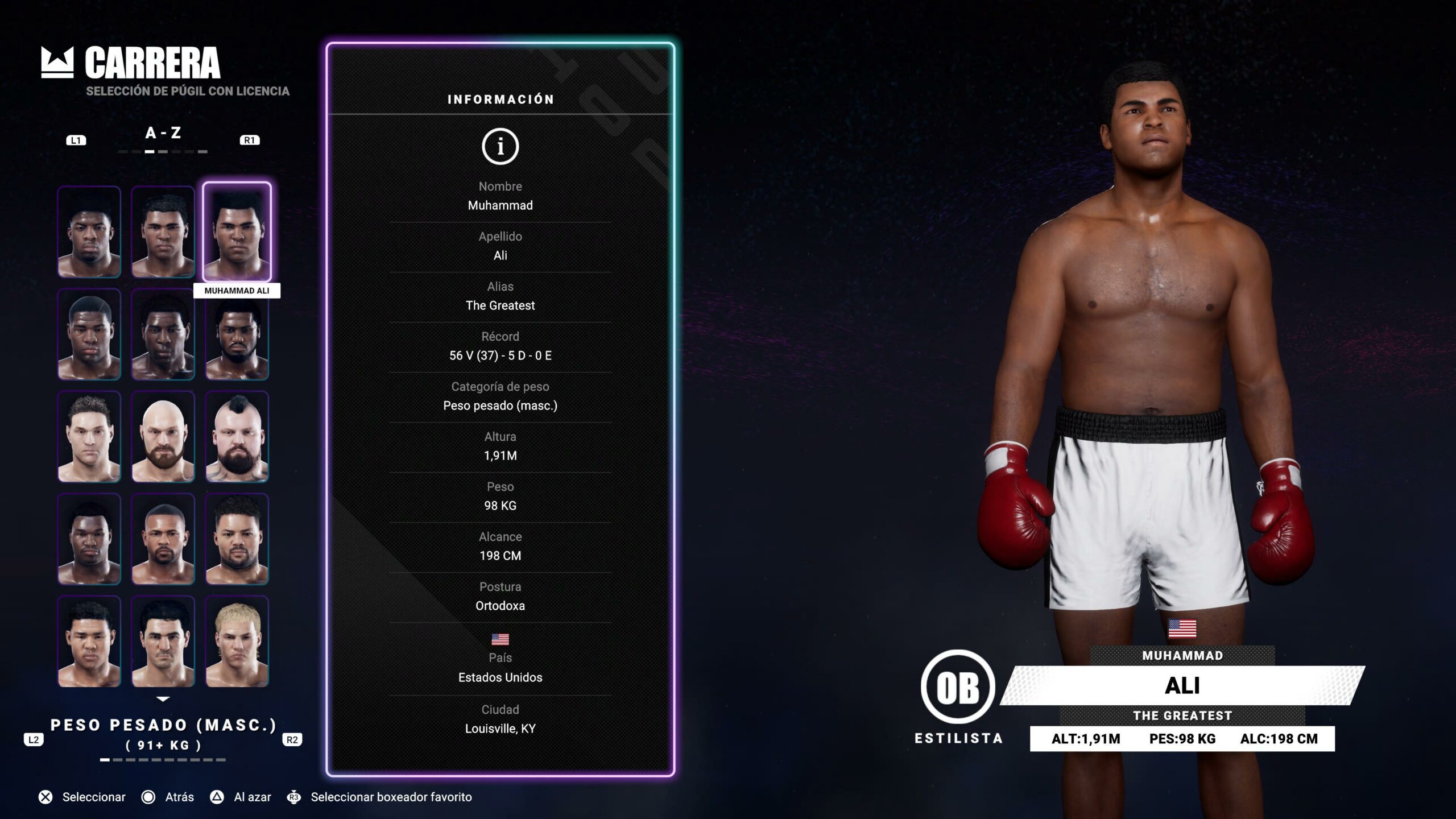Select the Peso Pesado (Masc.) weight category
1456x819 pixels.
click(163, 725)
